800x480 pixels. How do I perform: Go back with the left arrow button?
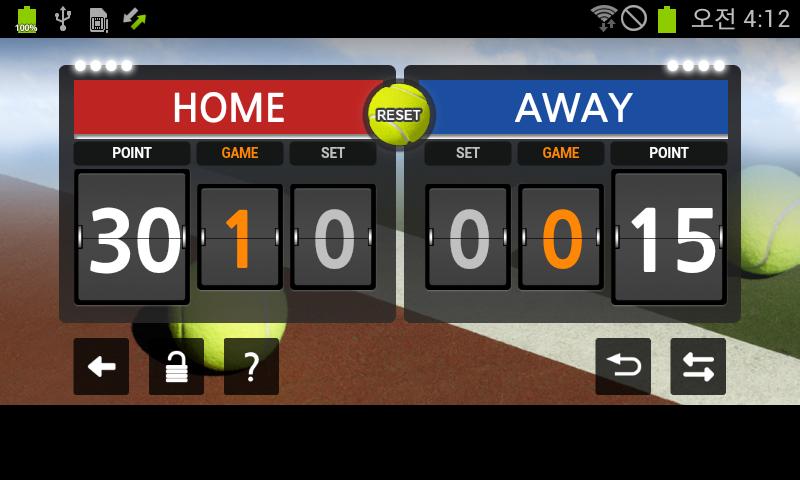(x=101, y=367)
